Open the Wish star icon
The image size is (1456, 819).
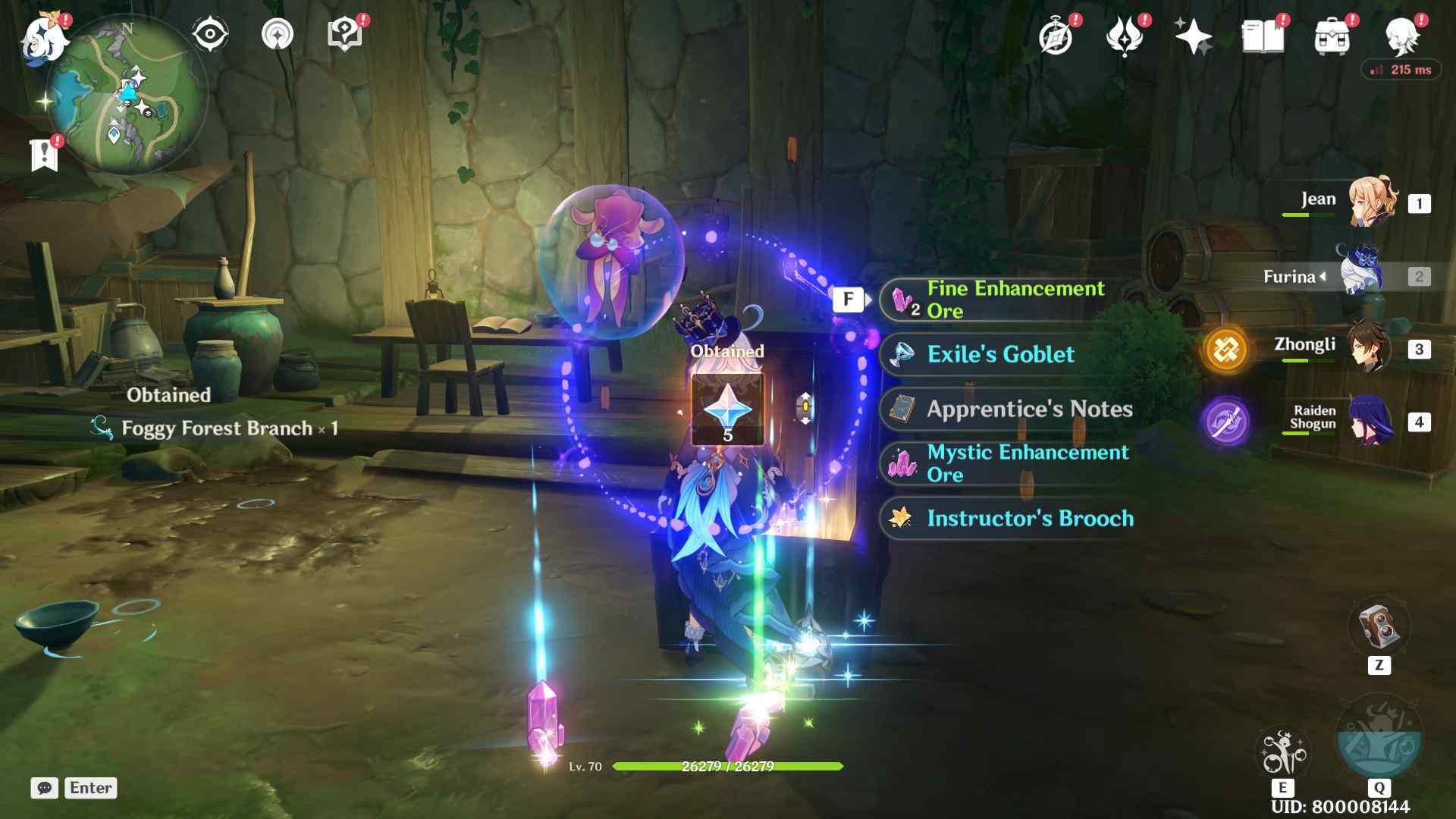click(x=1193, y=36)
